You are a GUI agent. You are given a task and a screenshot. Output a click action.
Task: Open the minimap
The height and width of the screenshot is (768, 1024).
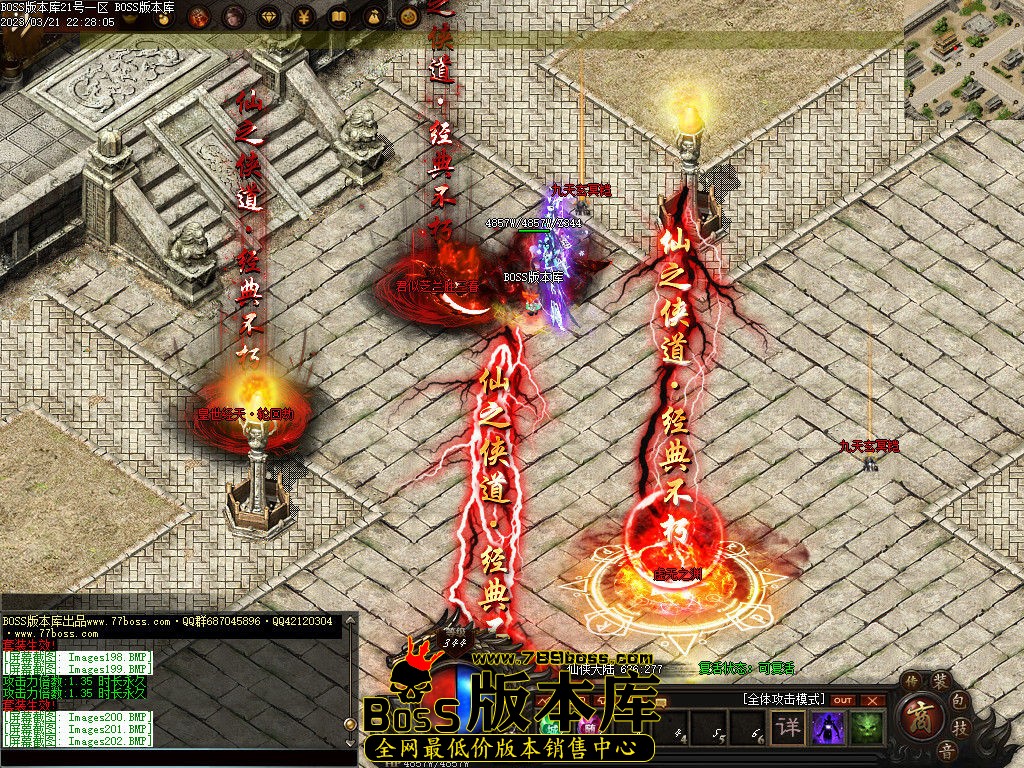(x=963, y=60)
